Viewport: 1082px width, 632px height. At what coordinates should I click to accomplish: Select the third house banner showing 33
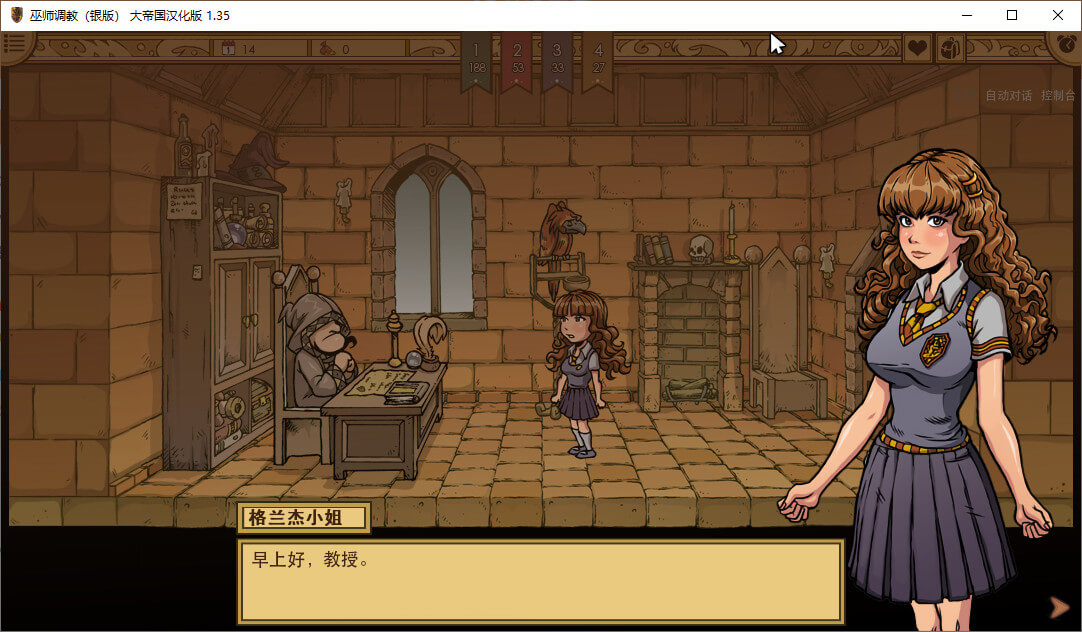(x=557, y=60)
